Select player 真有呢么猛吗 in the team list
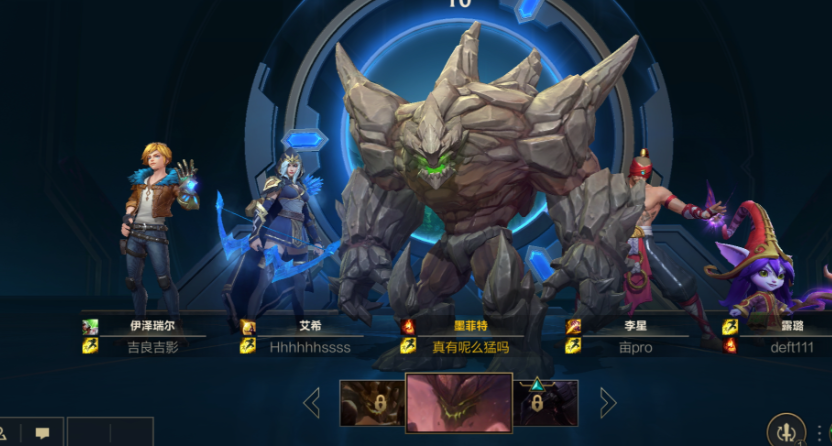832x446 pixels. click(x=471, y=347)
